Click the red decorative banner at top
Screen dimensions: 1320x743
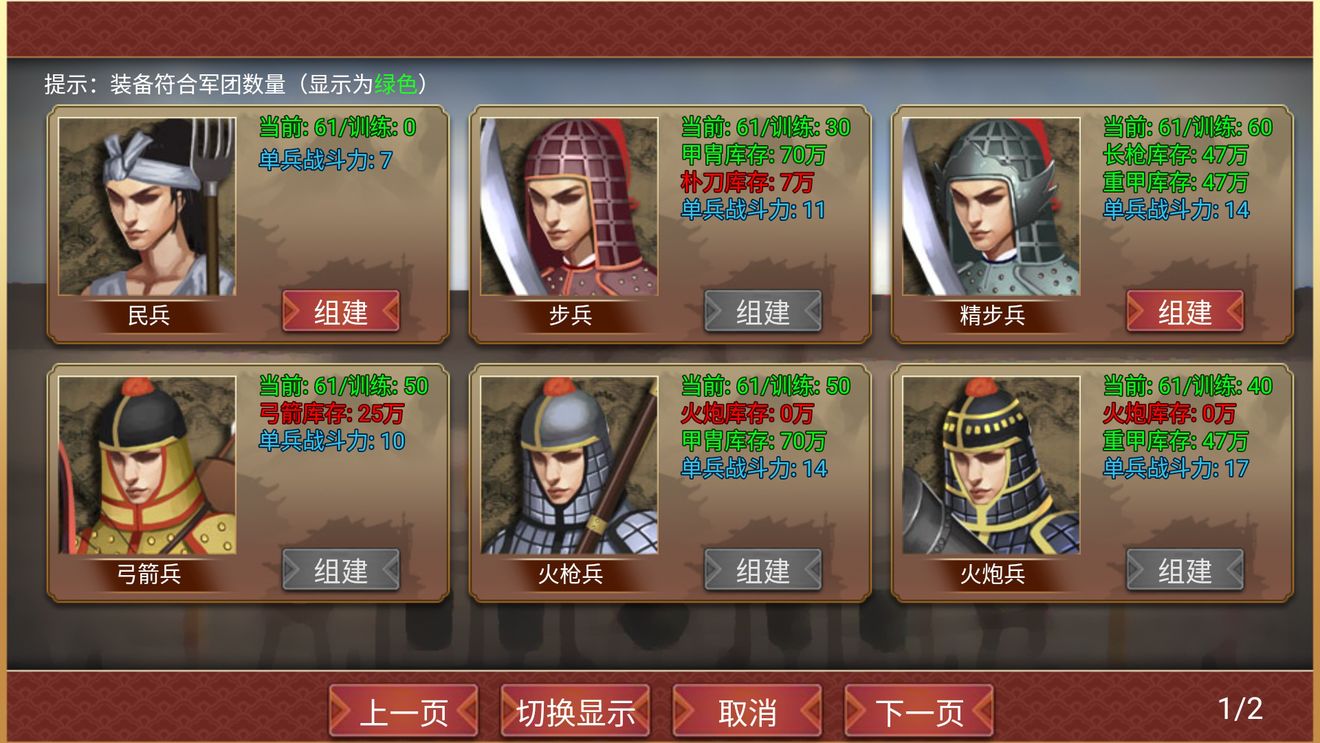660,25
